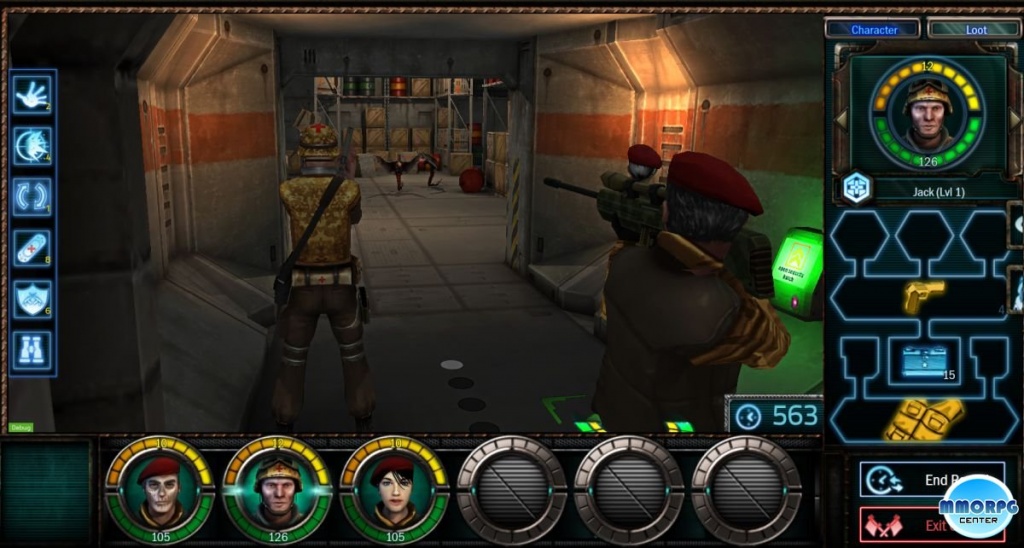Click the hexagon class badge beside Jack

[x=855, y=186]
